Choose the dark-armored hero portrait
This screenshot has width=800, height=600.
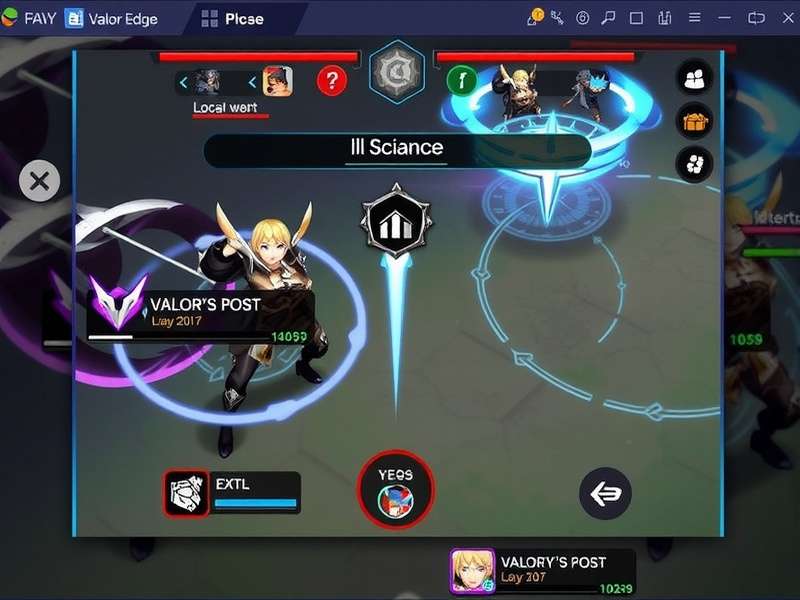(x=208, y=81)
